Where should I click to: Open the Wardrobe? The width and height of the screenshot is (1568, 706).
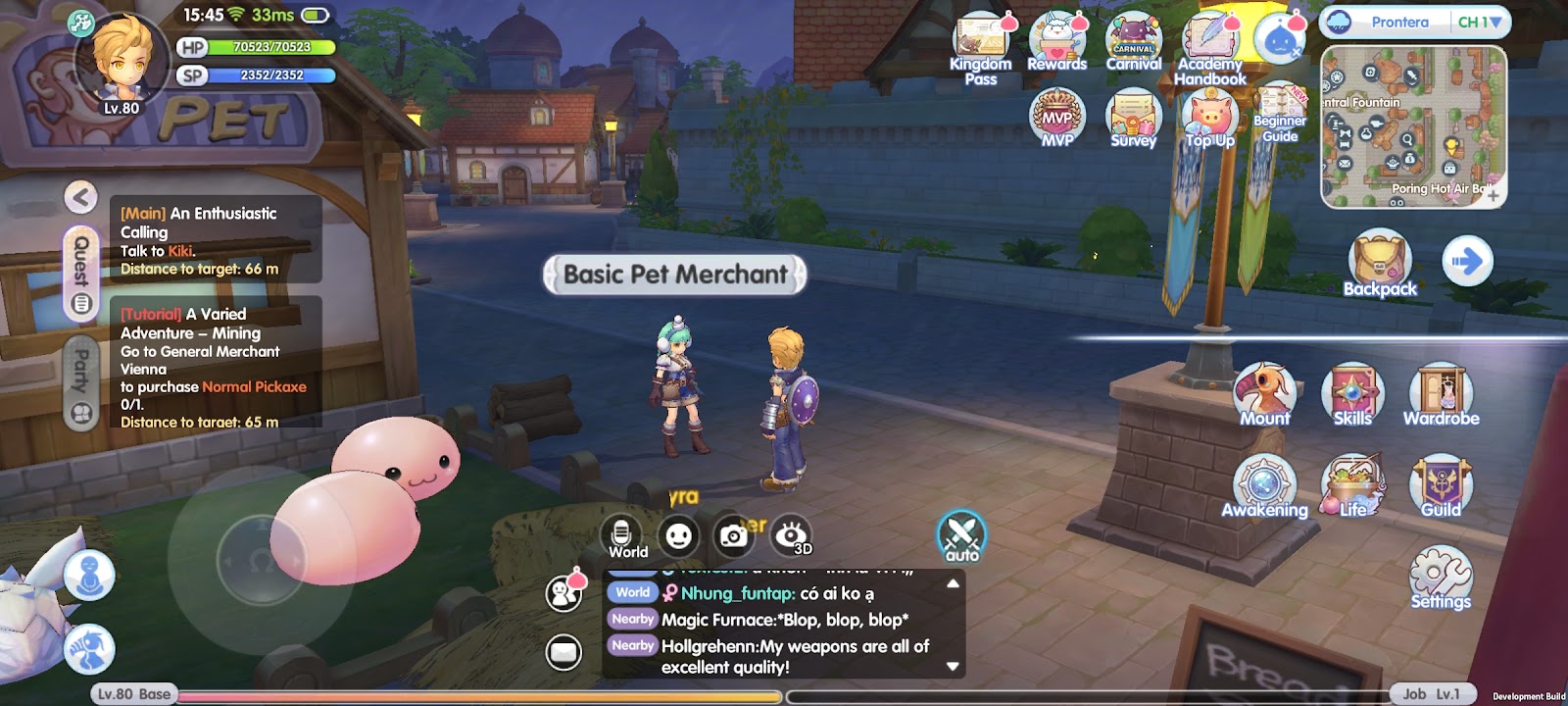[x=1441, y=394]
